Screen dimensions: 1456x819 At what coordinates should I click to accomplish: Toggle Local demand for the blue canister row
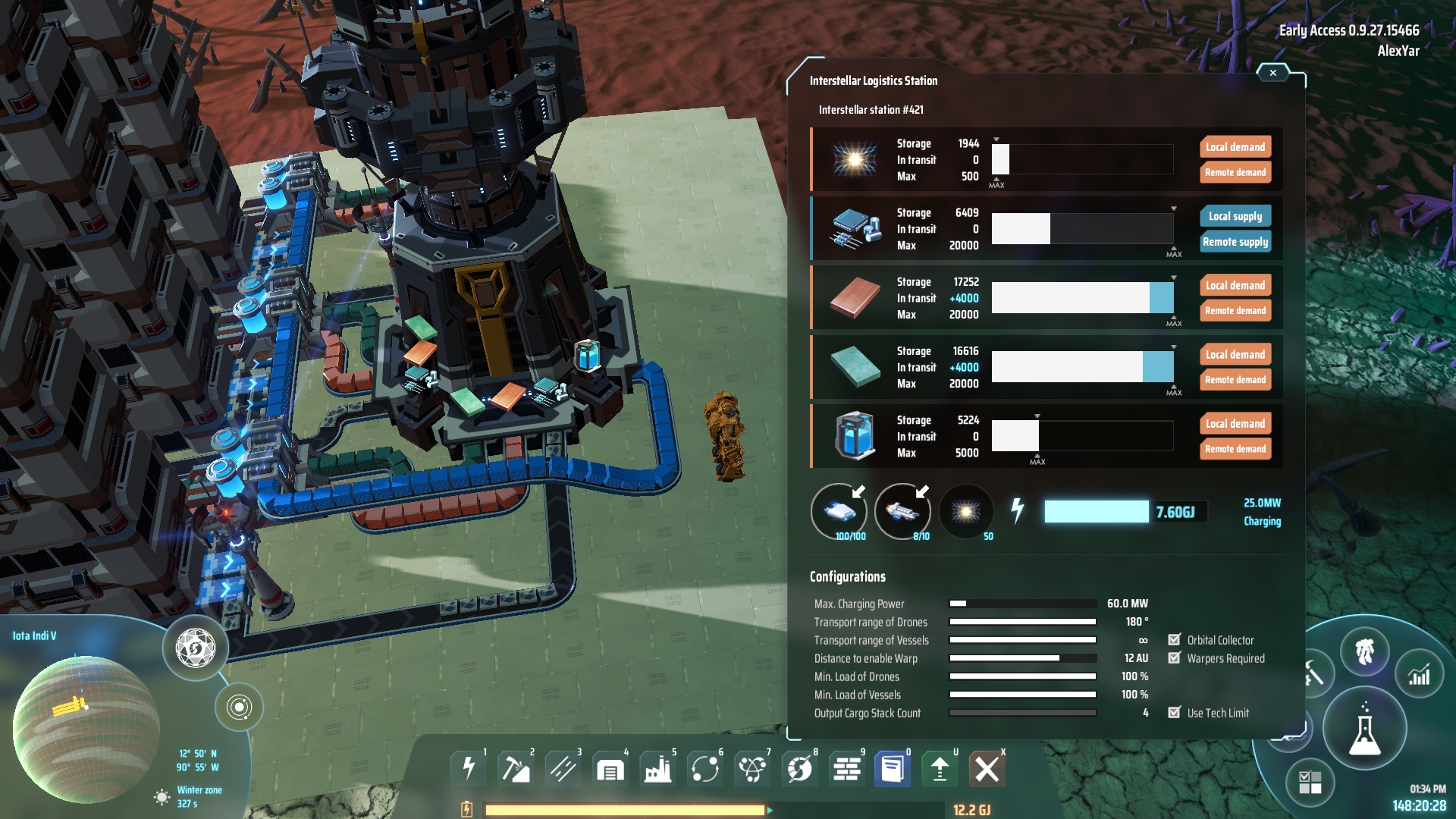[x=1235, y=424]
